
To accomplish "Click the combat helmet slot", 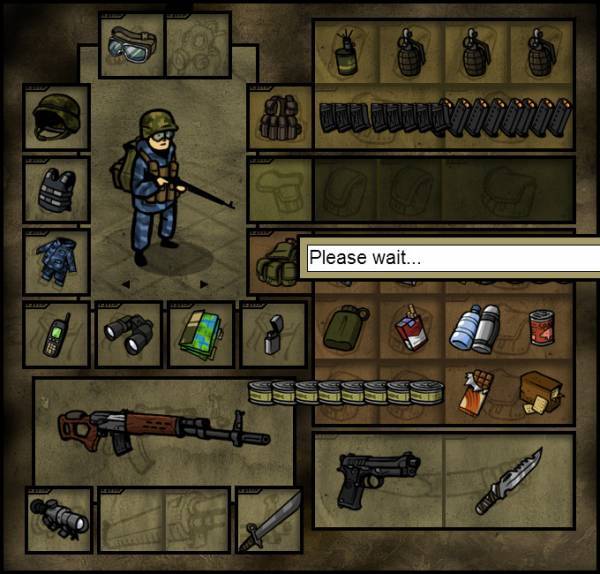I will pyautogui.click(x=56, y=117).
